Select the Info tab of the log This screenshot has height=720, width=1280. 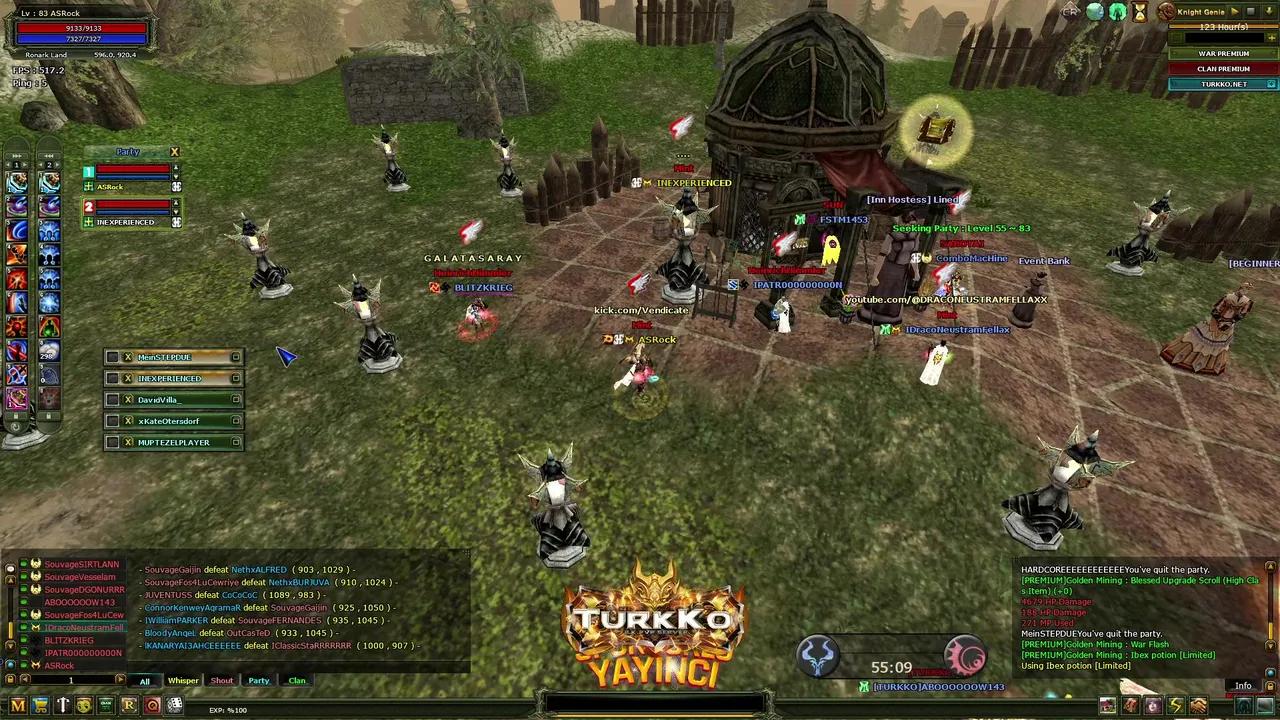(x=1243, y=686)
